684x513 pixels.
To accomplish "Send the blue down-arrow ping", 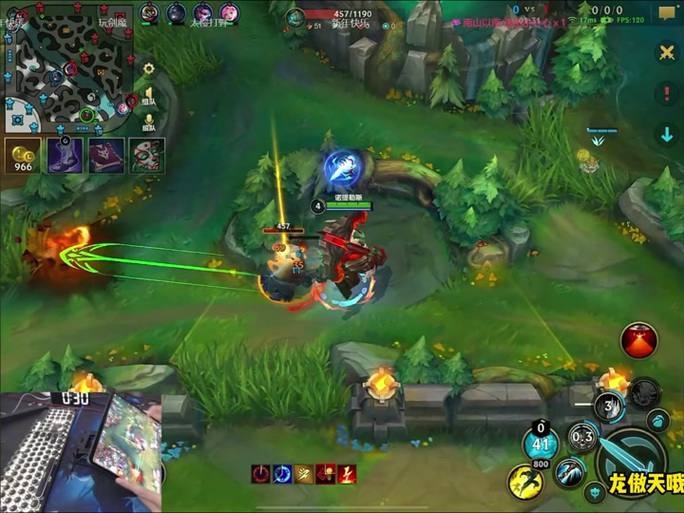I will [x=667, y=134].
